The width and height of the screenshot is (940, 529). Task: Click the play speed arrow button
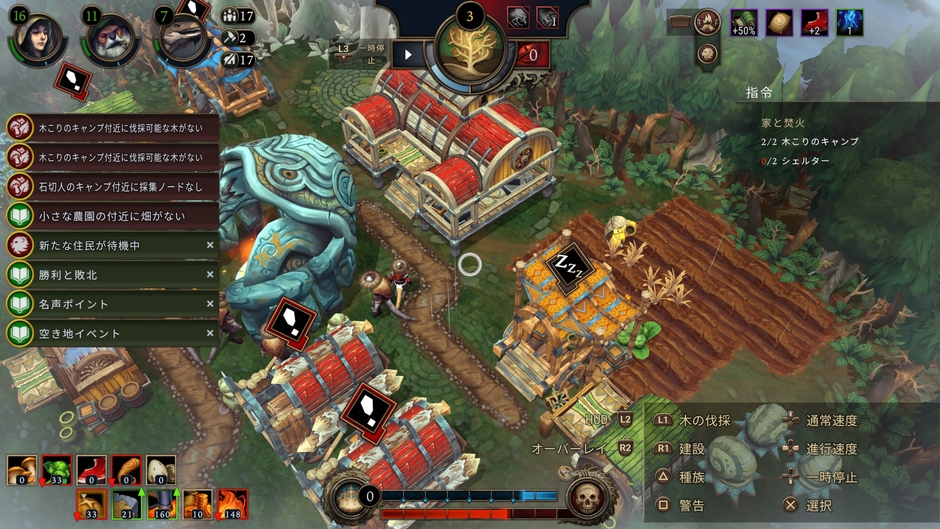click(x=408, y=55)
